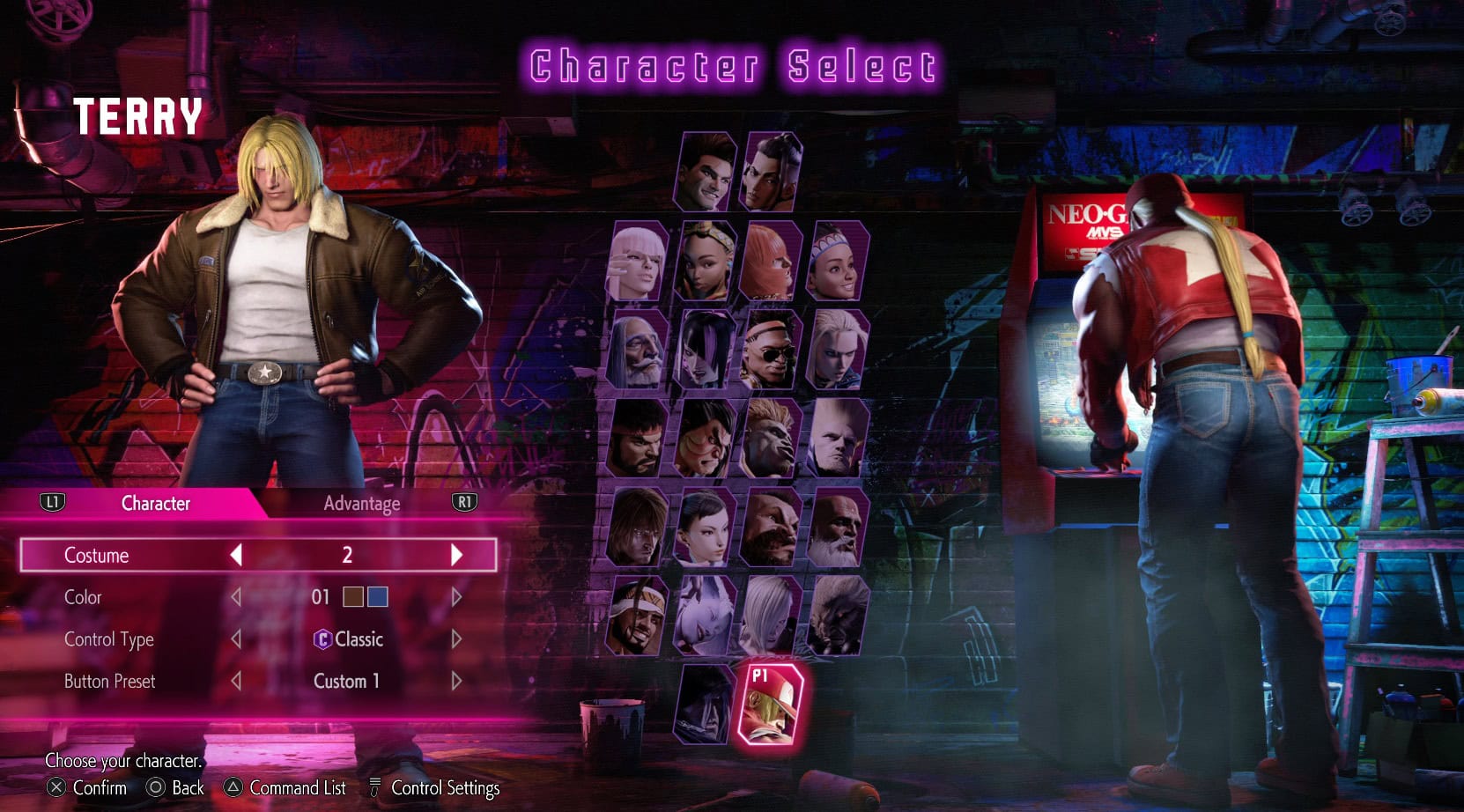
Task: Select the Control Type row
Action: pos(108,639)
